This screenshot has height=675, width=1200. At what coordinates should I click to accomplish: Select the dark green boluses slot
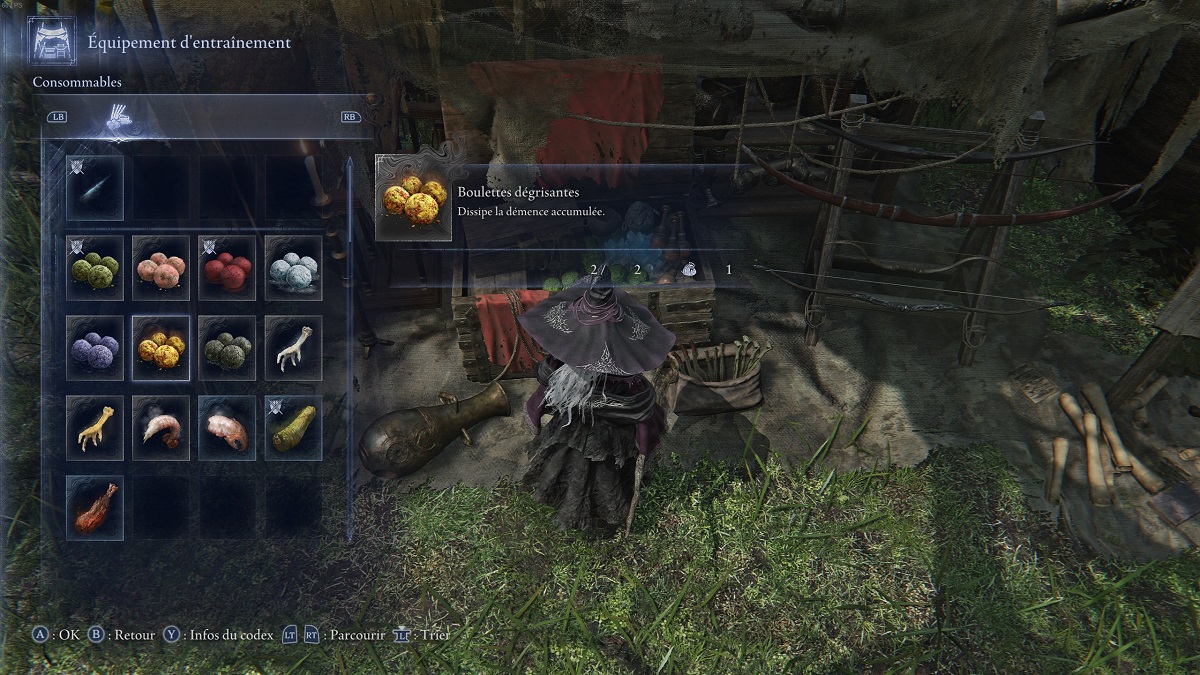click(x=227, y=347)
